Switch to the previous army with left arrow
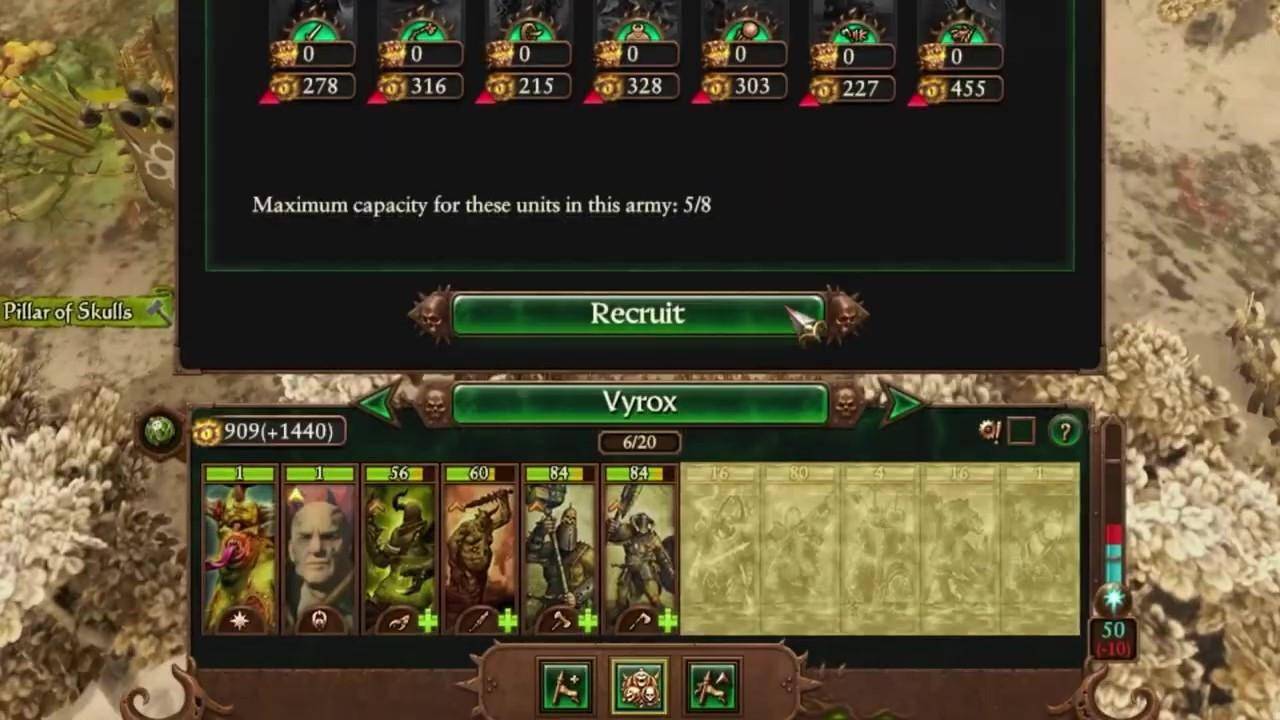 tap(380, 403)
